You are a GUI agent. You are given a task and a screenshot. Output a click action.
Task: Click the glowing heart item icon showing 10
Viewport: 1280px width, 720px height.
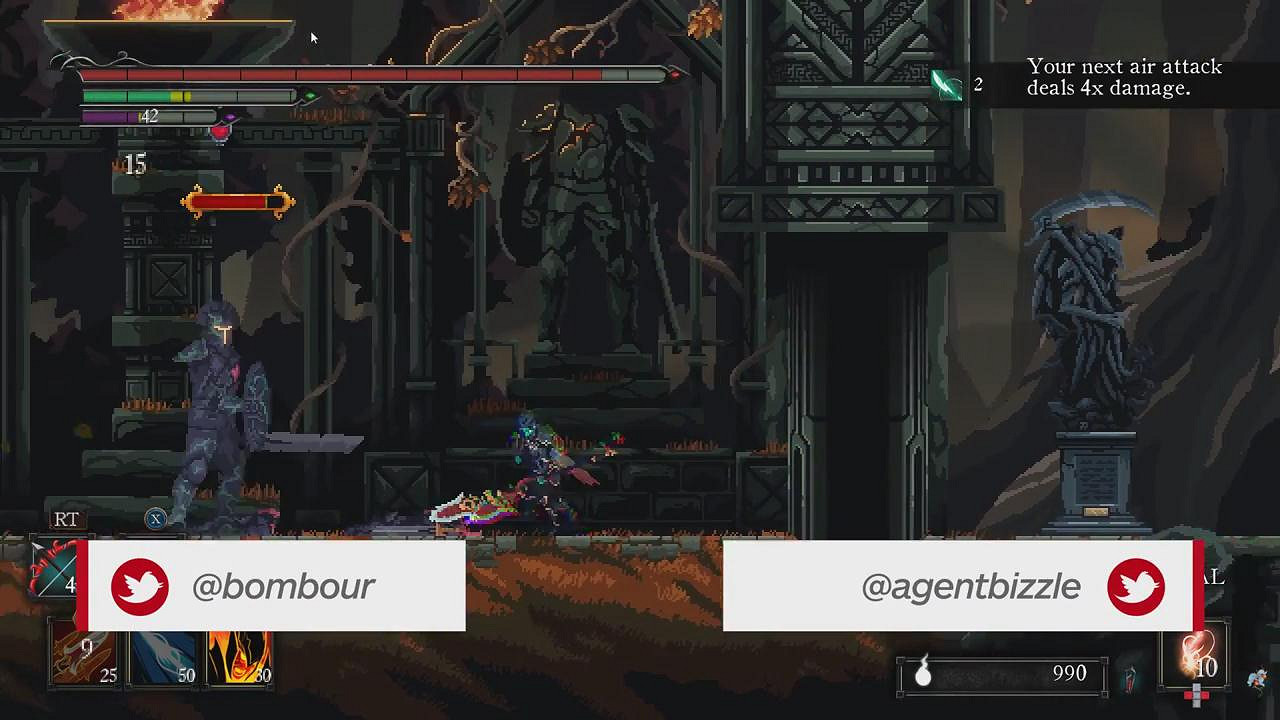1196,655
